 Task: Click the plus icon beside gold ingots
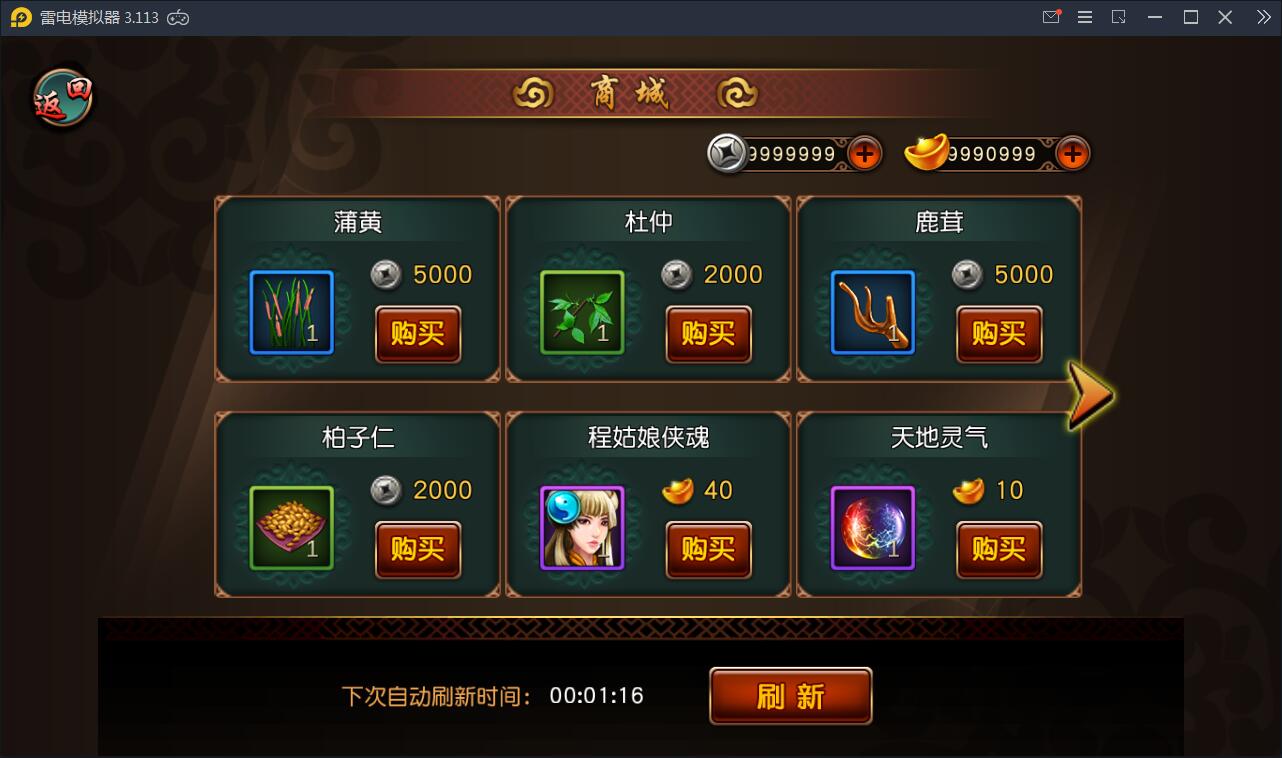(1070, 153)
